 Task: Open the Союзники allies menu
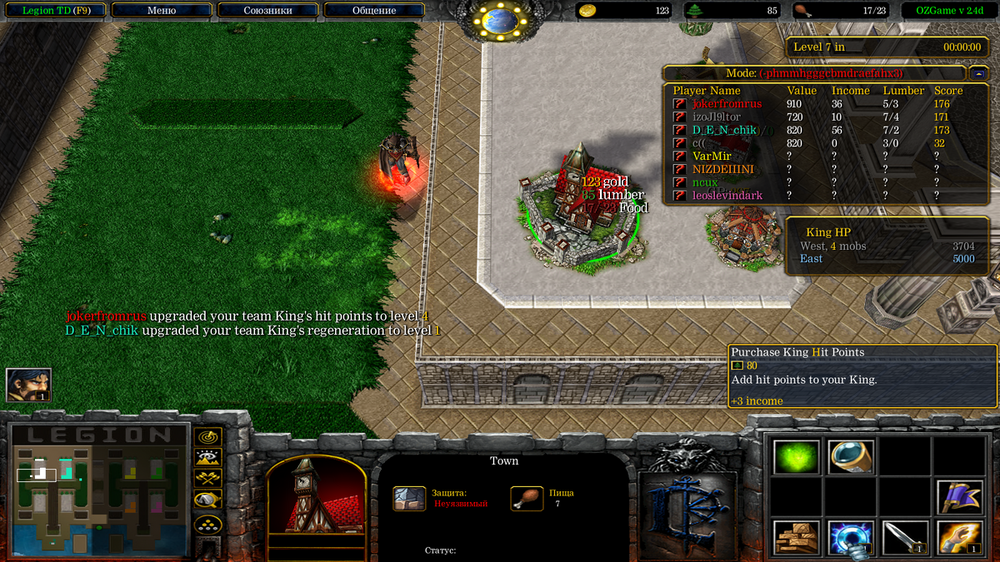pos(268,11)
